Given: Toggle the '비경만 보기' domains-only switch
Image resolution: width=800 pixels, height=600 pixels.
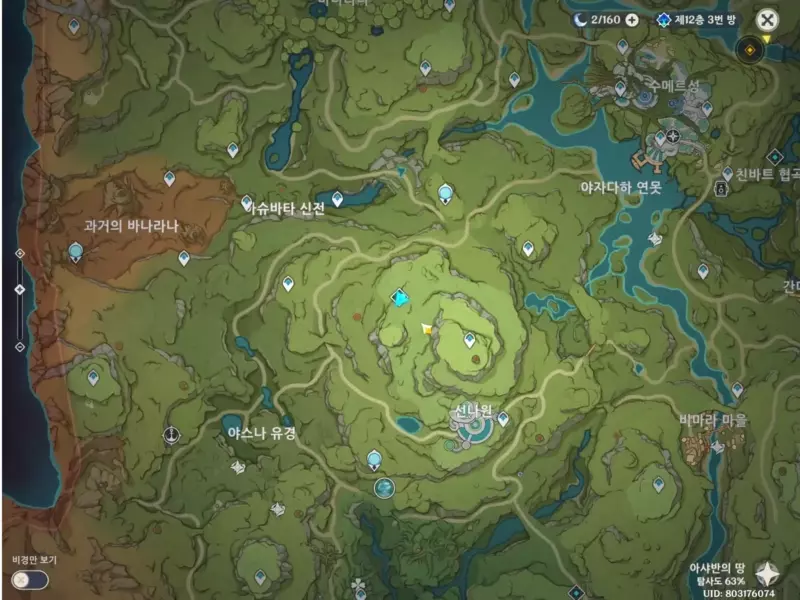Looking at the screenshot, I should (x=29, y=579).
